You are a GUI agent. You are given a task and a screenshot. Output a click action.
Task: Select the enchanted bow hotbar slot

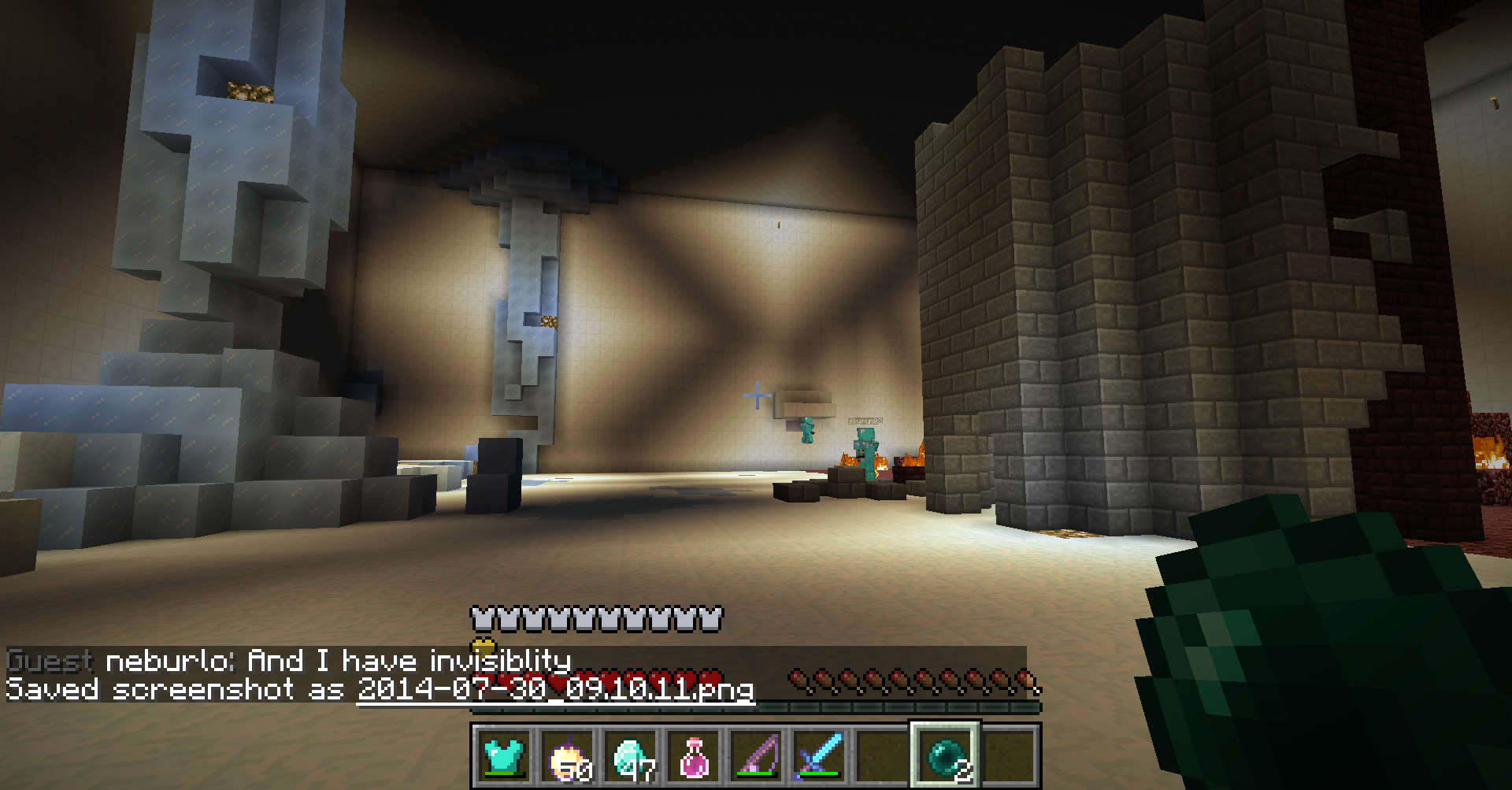(x=757, y=755)
